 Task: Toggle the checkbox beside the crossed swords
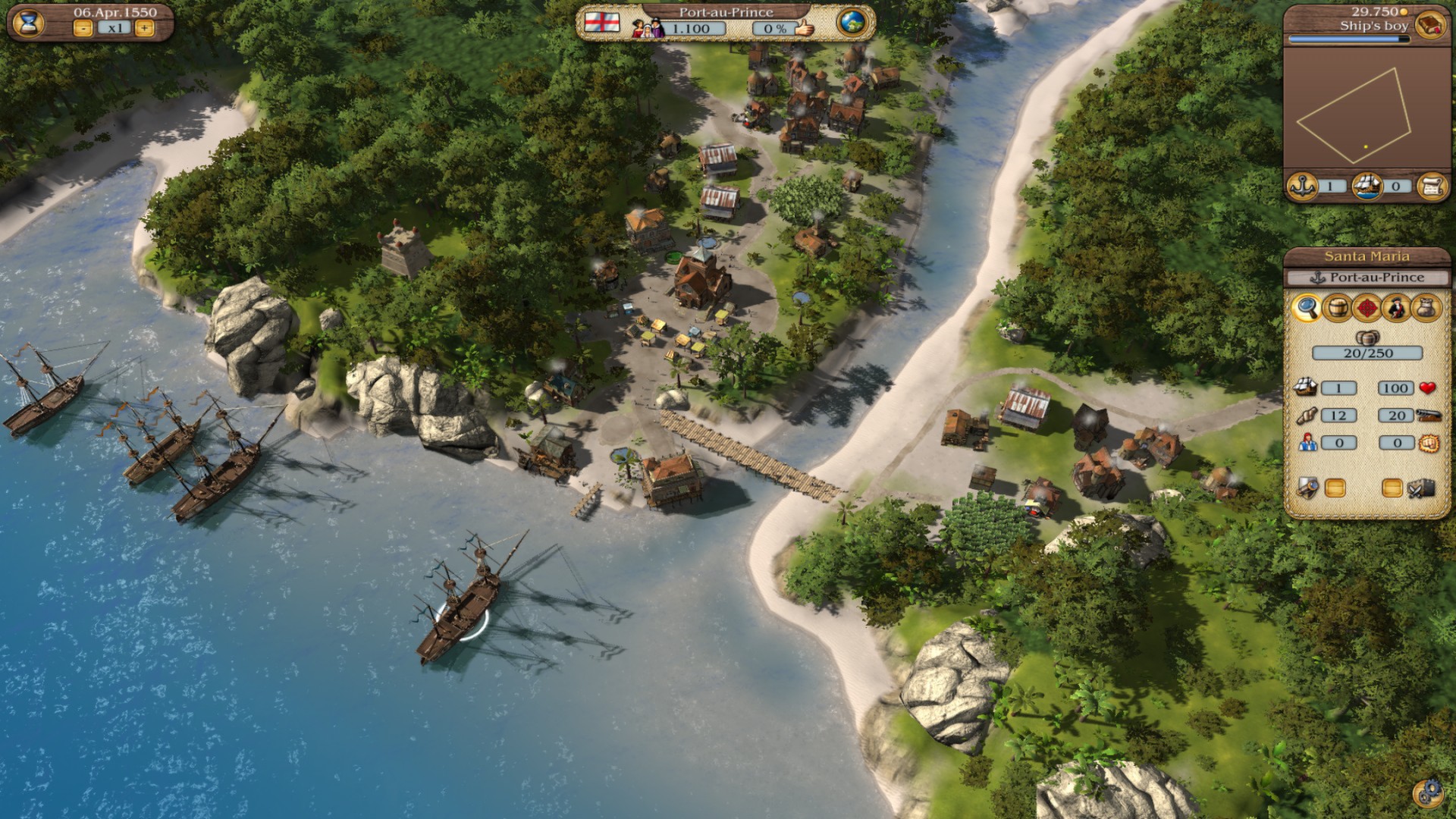coord(1392,488)
